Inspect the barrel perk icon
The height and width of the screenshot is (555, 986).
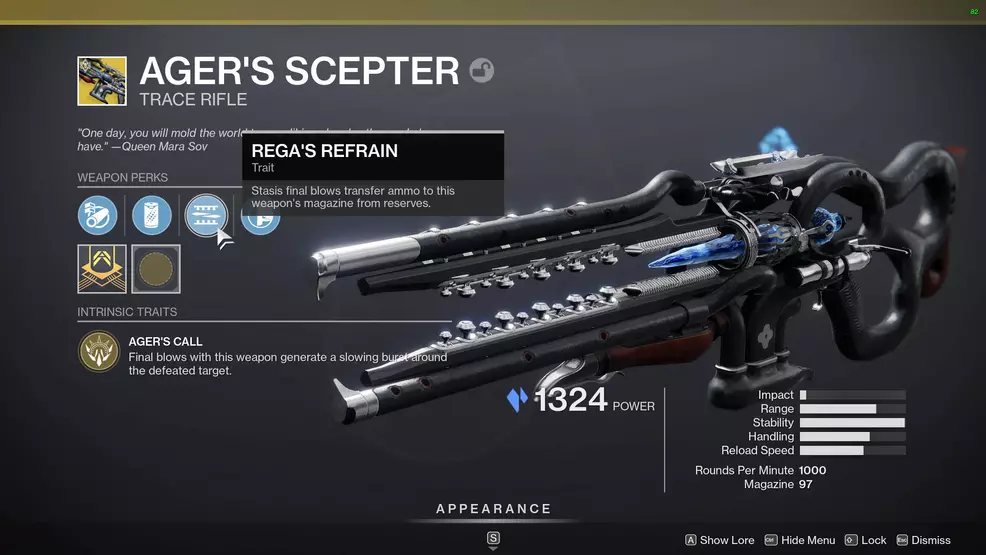click(x=98, y=215)
